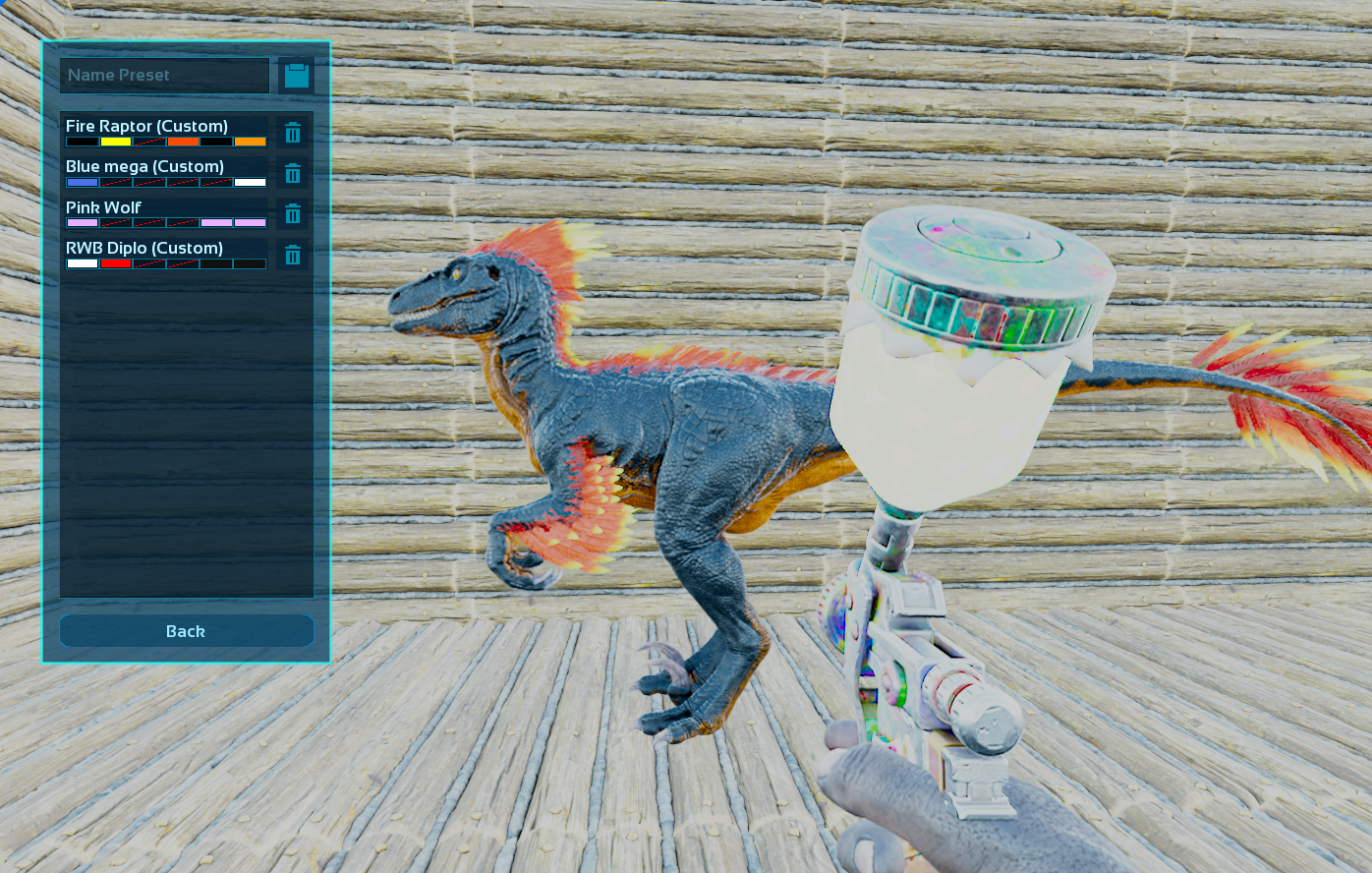The height and width of the screenshot is (873, 1372).
Task: Select the Fire Raptor (Custom) preset
Action: click(165, 132)
